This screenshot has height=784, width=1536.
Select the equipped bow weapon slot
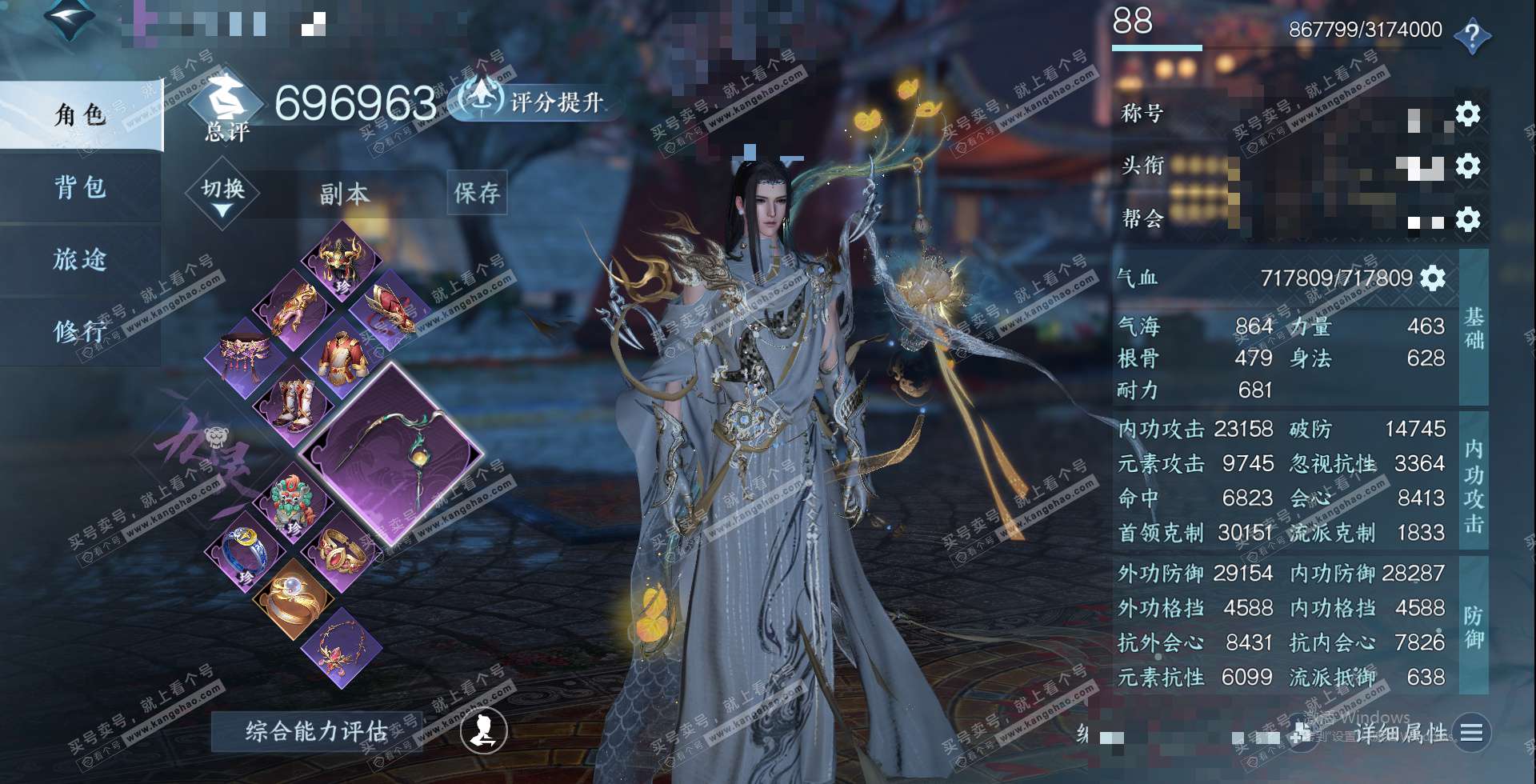[x=391, y=454]
